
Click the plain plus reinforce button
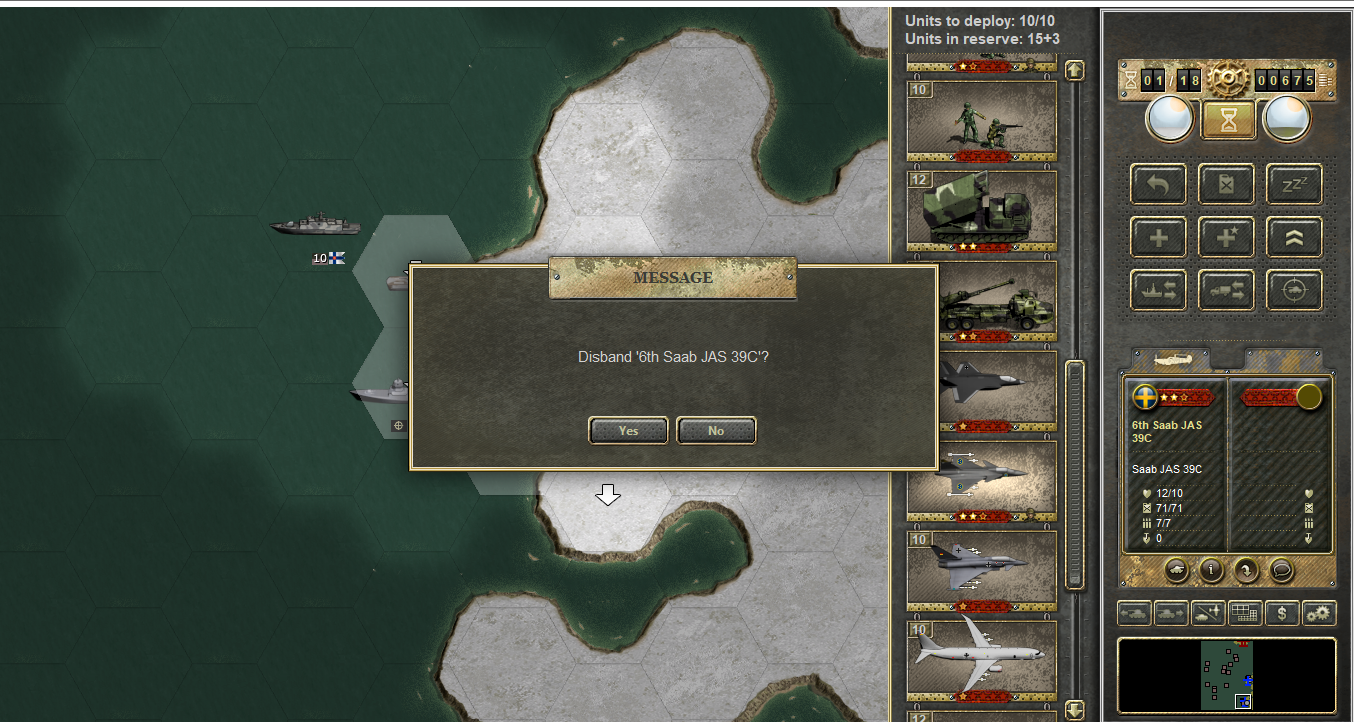point(1159,237)
